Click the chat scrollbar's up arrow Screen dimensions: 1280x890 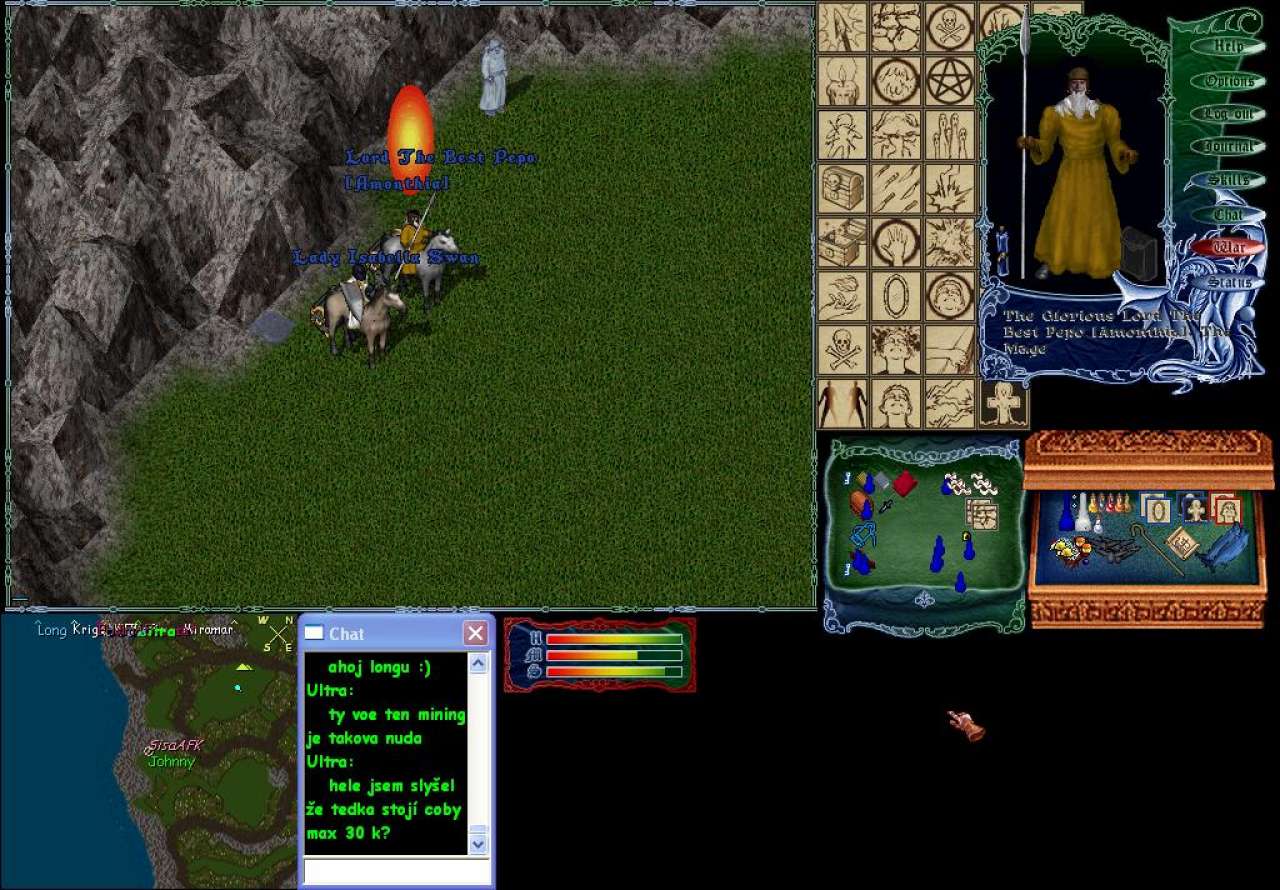478,663
